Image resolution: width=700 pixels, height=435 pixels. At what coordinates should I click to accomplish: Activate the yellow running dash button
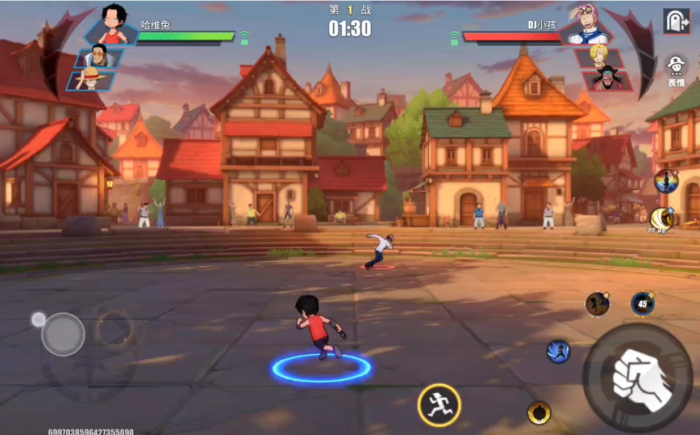pos(439,405)
